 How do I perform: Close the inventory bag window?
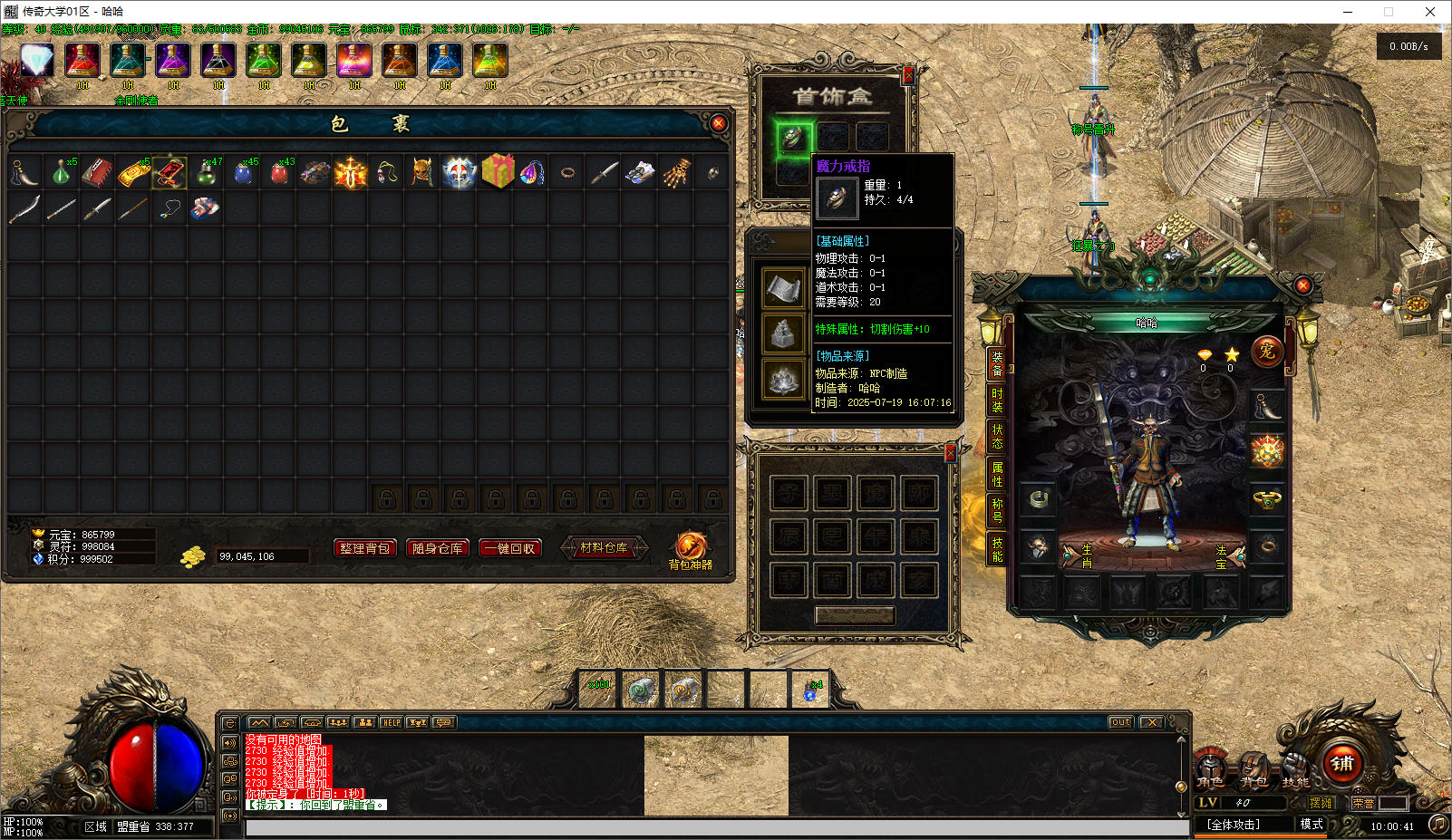(718, 123)
